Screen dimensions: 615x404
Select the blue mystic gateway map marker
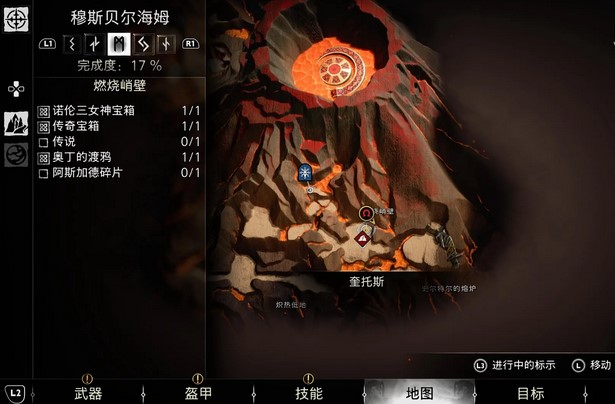coord(304,171)
